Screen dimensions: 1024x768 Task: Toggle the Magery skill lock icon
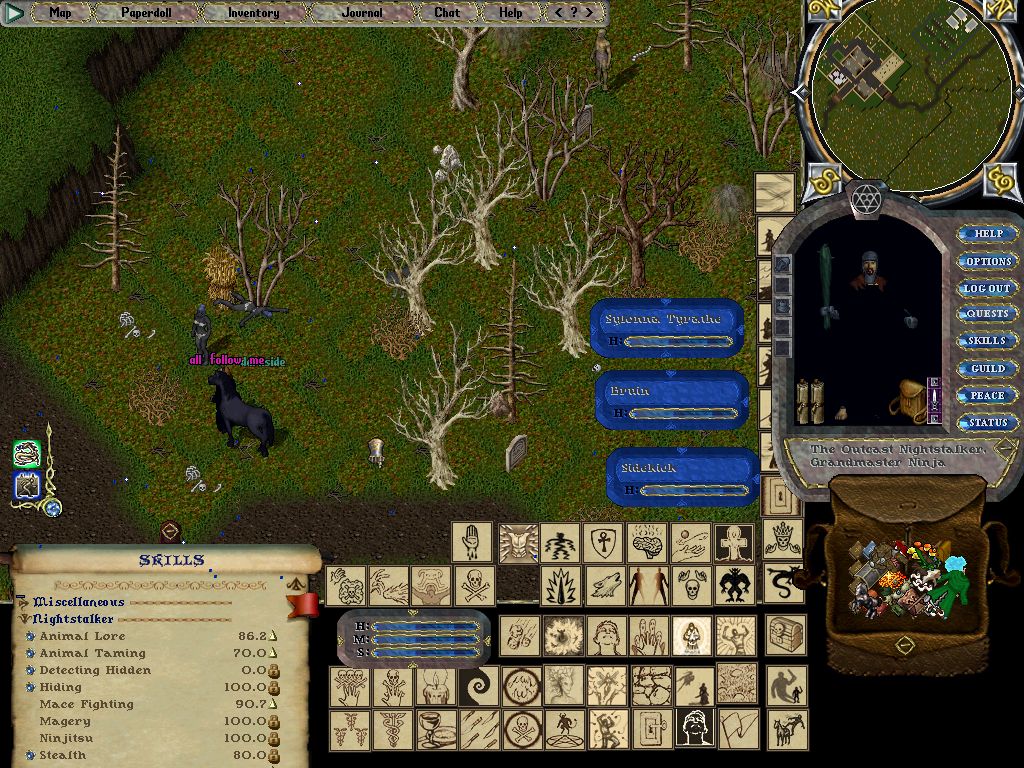pyautogui.click(x=274, y=721)
